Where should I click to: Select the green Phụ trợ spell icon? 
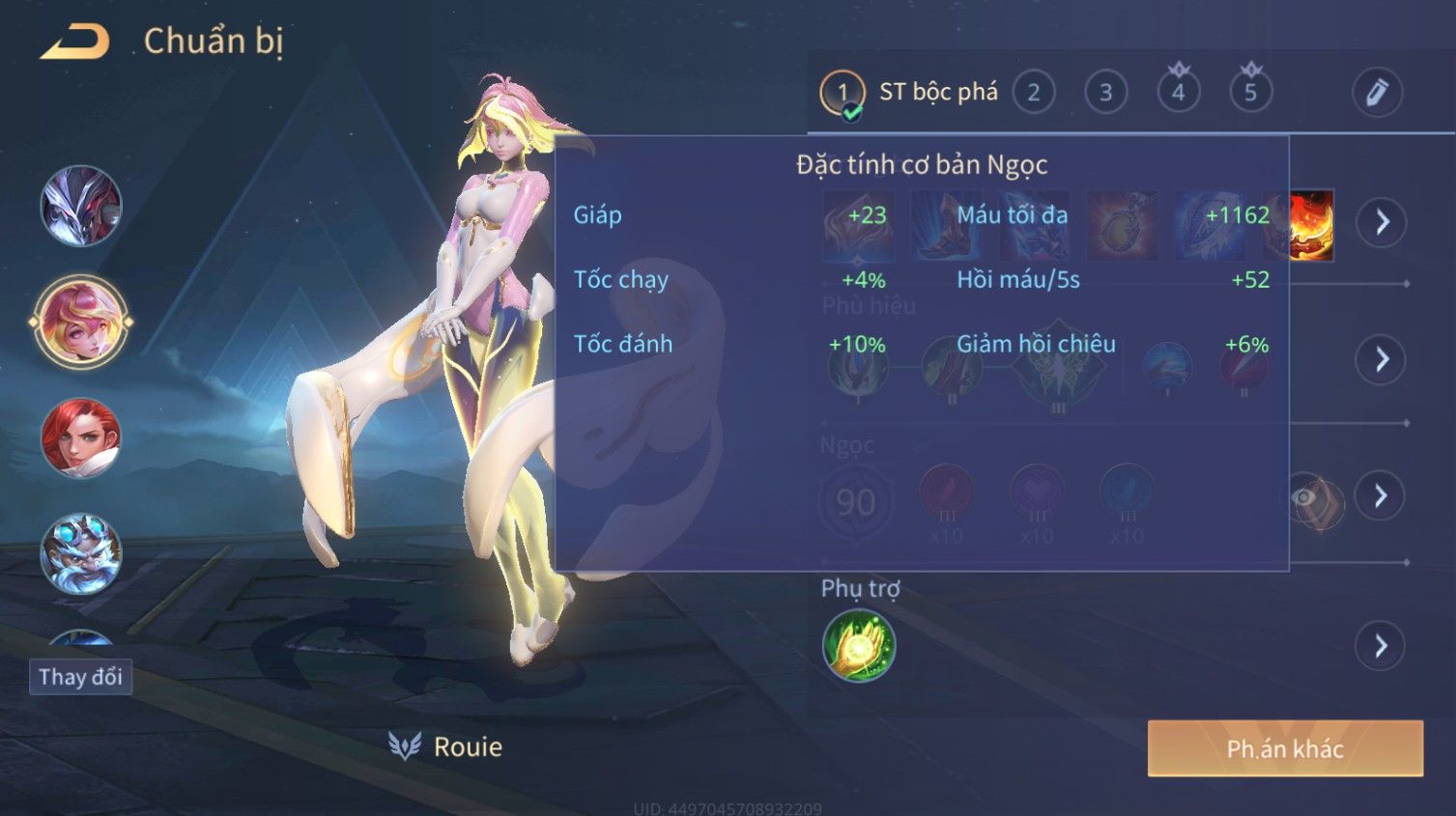859,646
